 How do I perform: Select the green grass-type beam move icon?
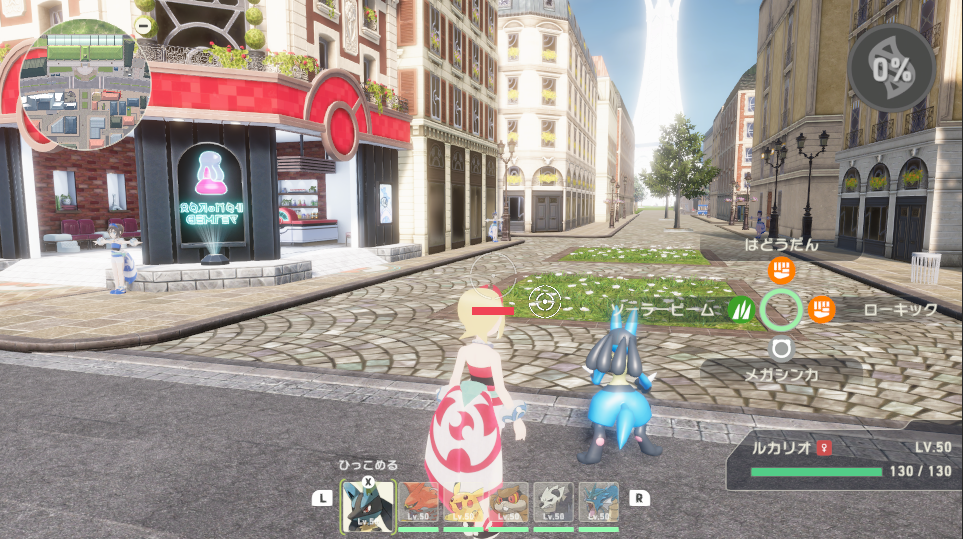pos(740,310)
